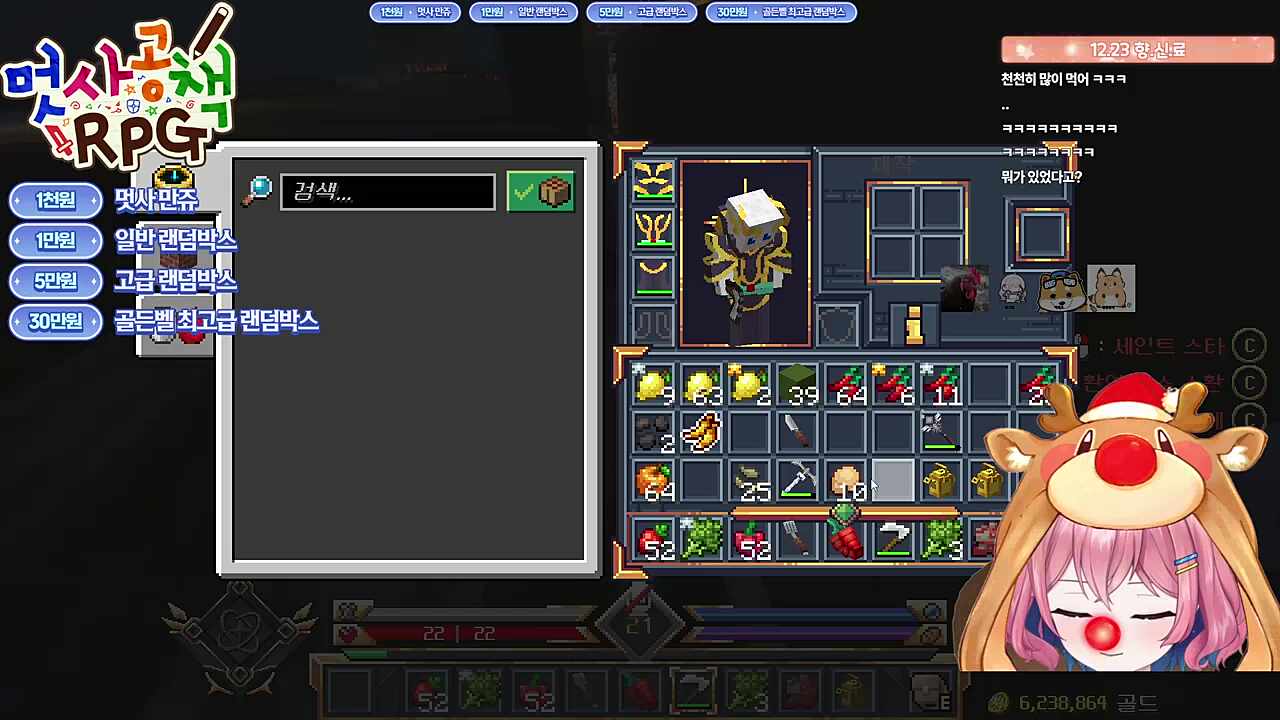Select the chili pepper stack of 64
This screenshot has width=1280, height=720.
pos(846,385)
